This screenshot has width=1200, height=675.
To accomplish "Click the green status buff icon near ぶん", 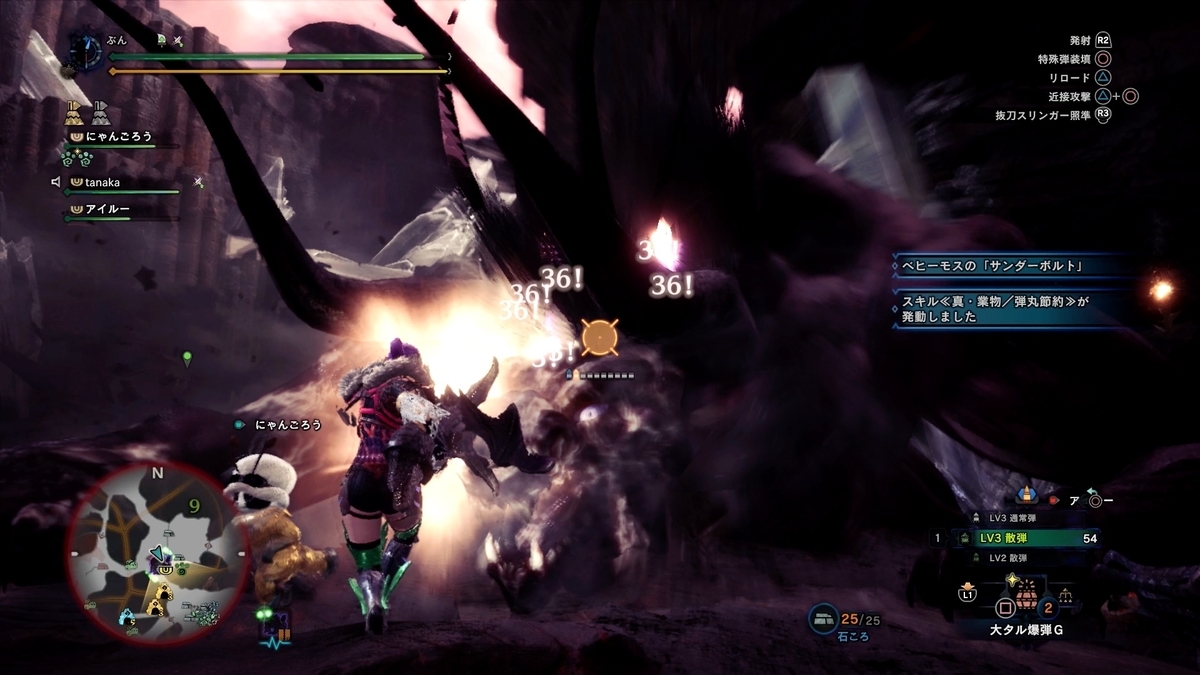I will [x=160, y=39].
